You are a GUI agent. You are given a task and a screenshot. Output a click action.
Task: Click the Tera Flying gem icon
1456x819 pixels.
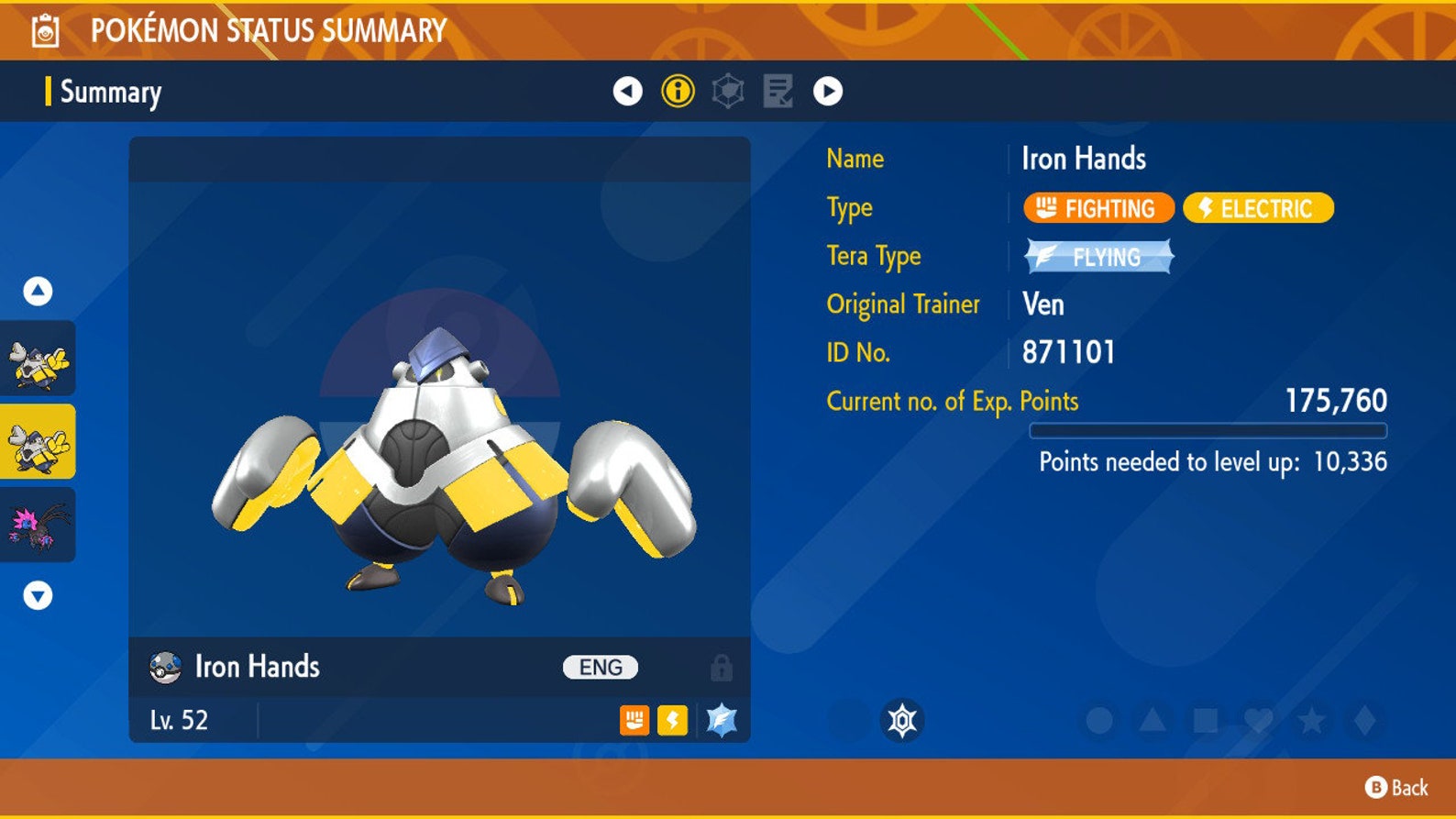tap(719, 721)
